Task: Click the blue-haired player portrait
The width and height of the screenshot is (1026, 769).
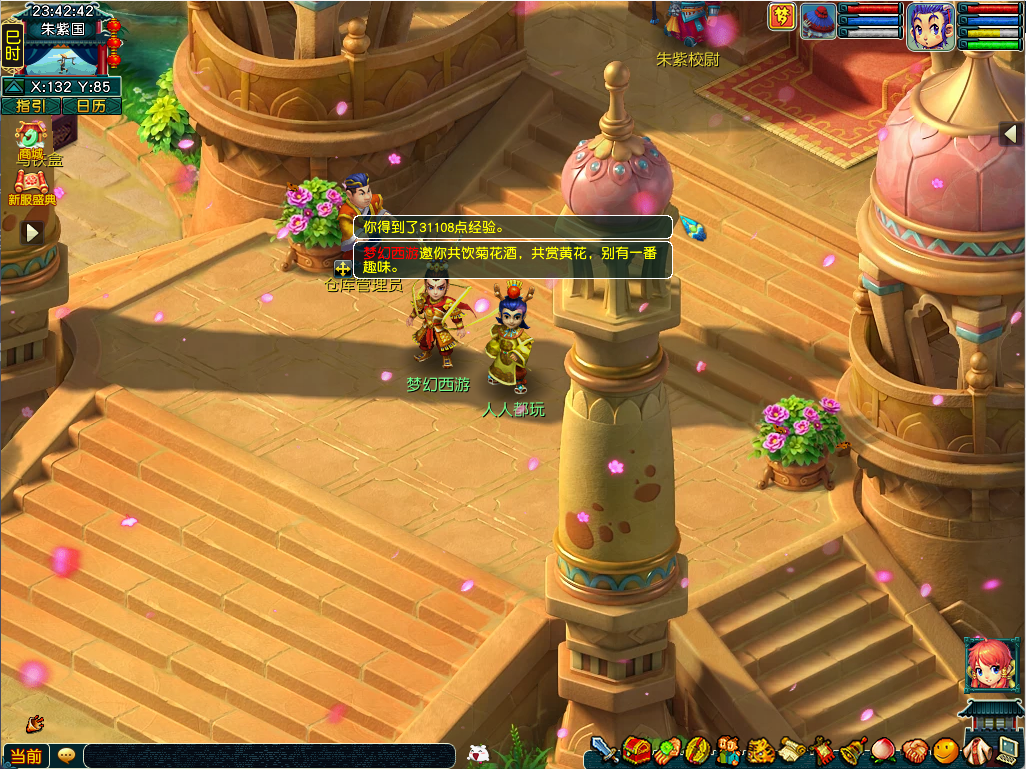Action: [x=929, y=26]
